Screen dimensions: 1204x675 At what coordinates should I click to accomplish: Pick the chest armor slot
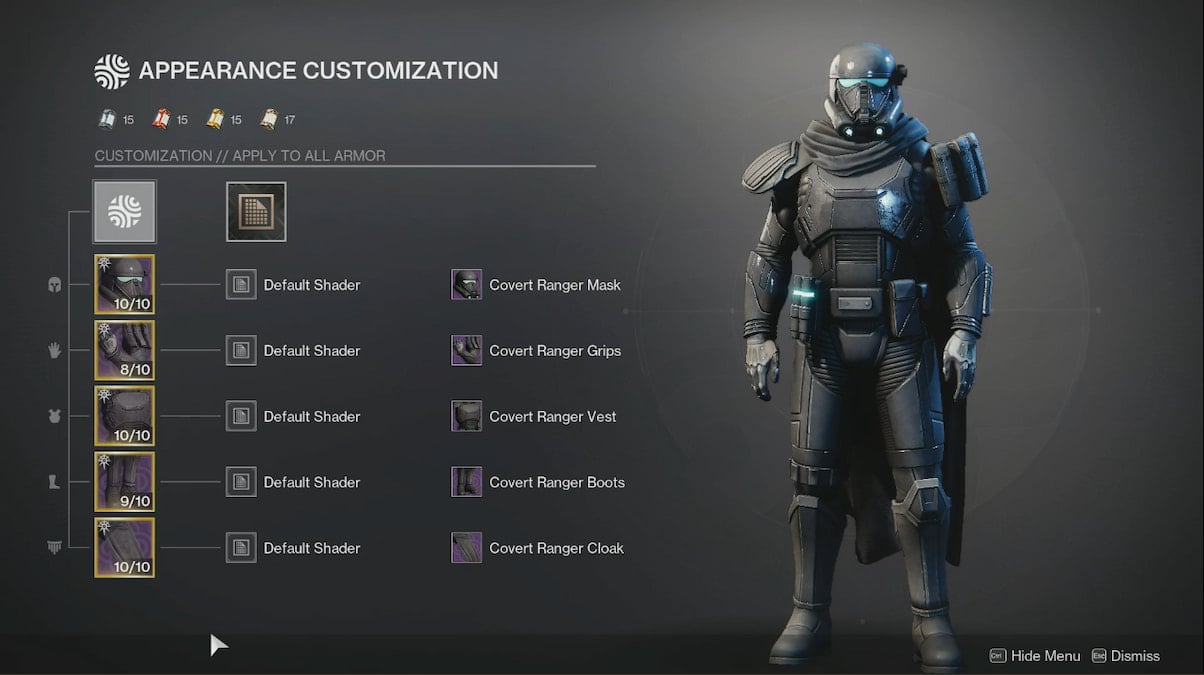(125, 416)
